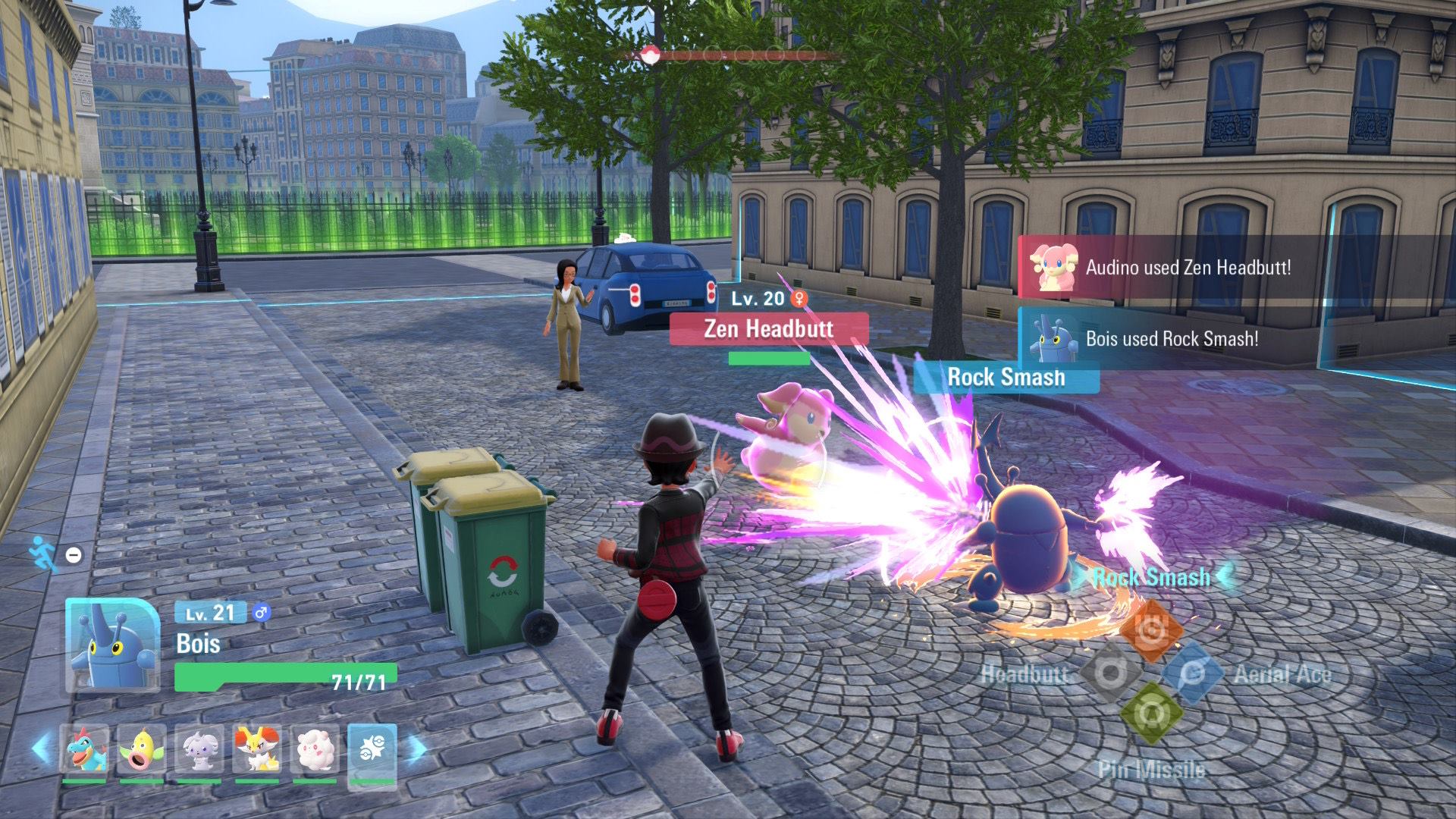Viewport: 1456px width, 819px height.
Task: Select the highlighted Poké Ball swap slot
Action: tap(372, 749)
